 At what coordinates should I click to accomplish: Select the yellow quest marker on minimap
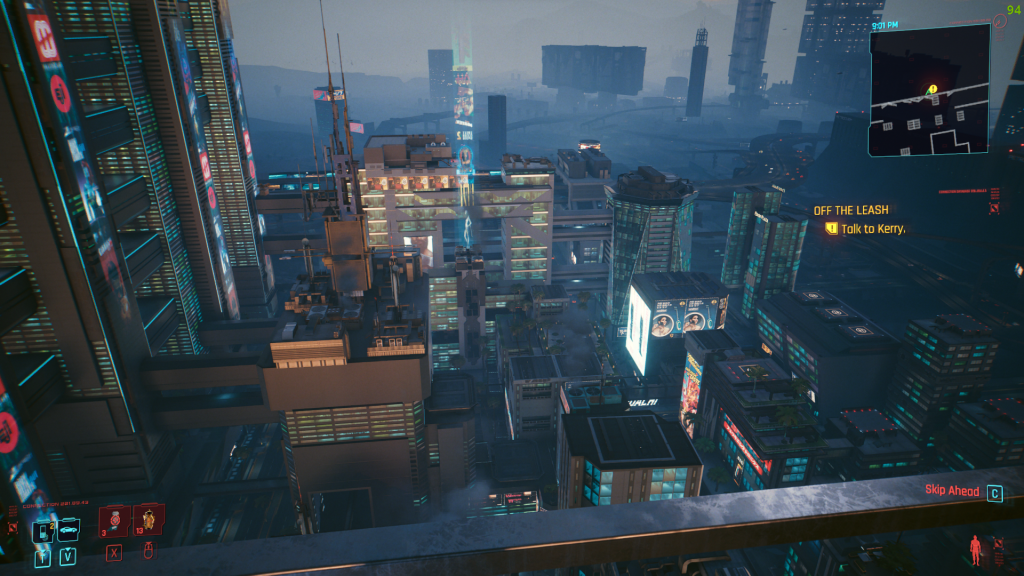[x=932, y=89]
